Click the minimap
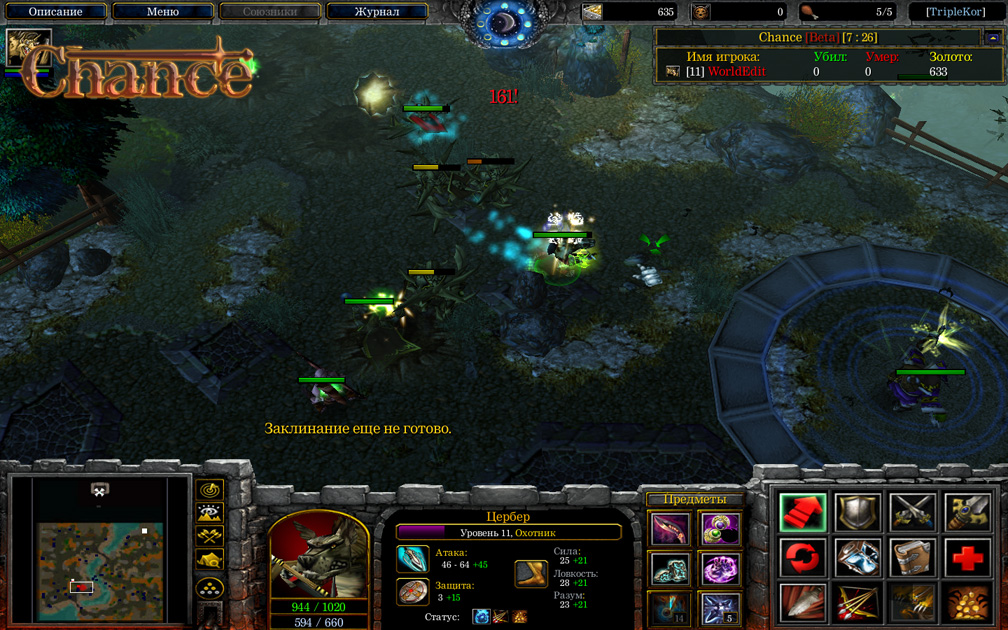The height and width of the screenshot is (630, 1008). point(98,549)
